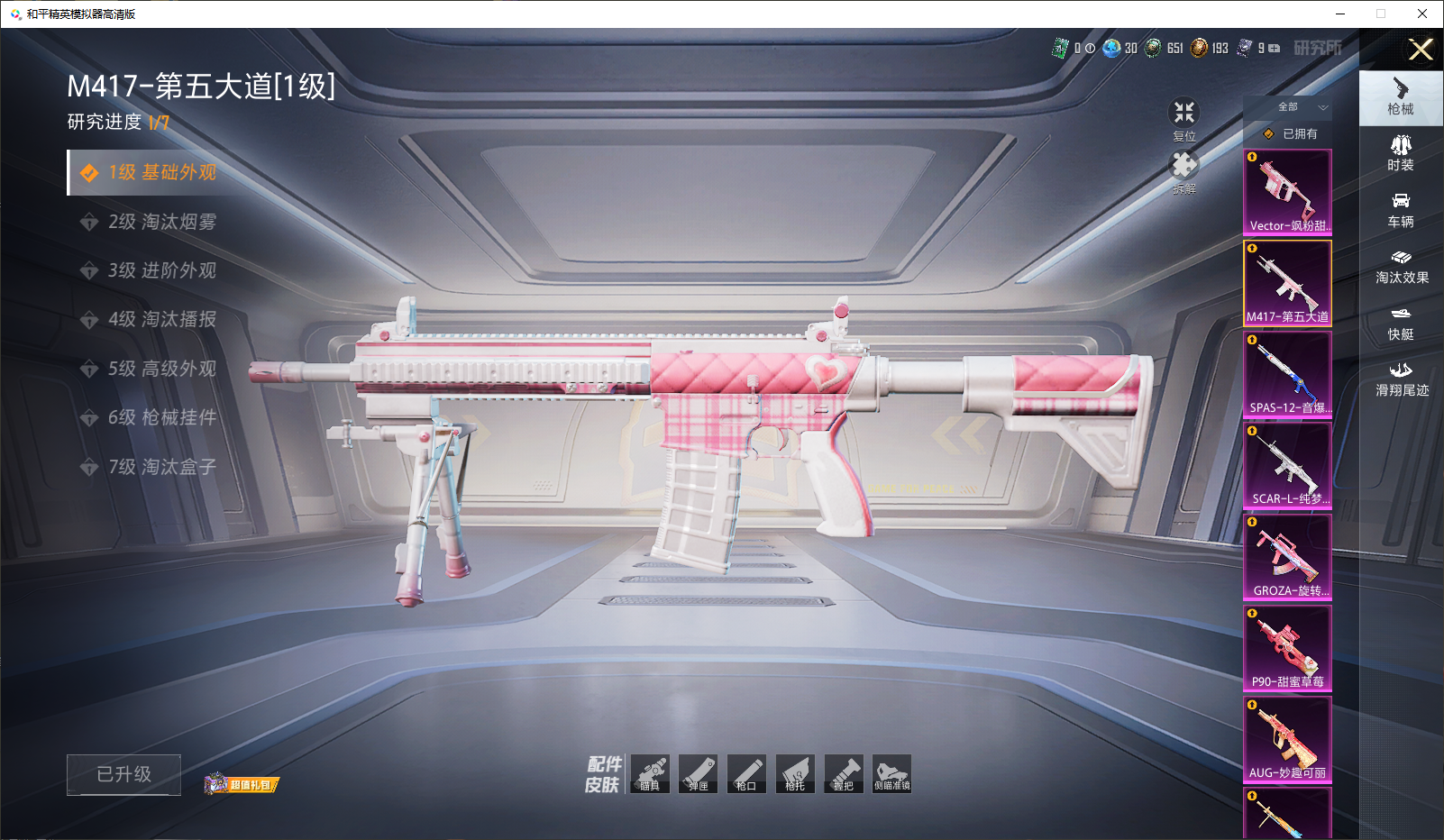Toggle the 已拥有 (owned) filter checkbox

[1269, 134]
